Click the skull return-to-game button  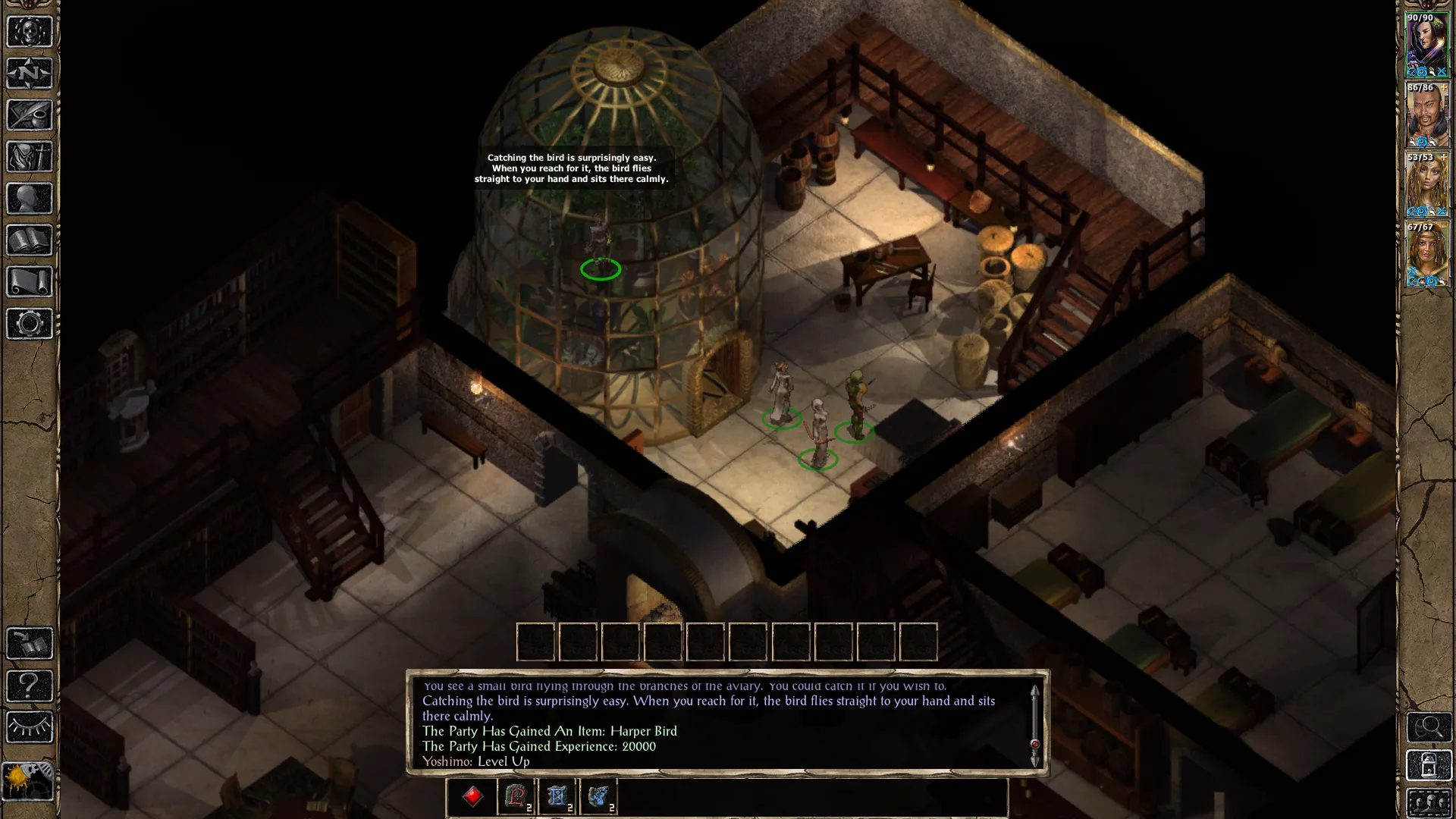tap(29, 32)
